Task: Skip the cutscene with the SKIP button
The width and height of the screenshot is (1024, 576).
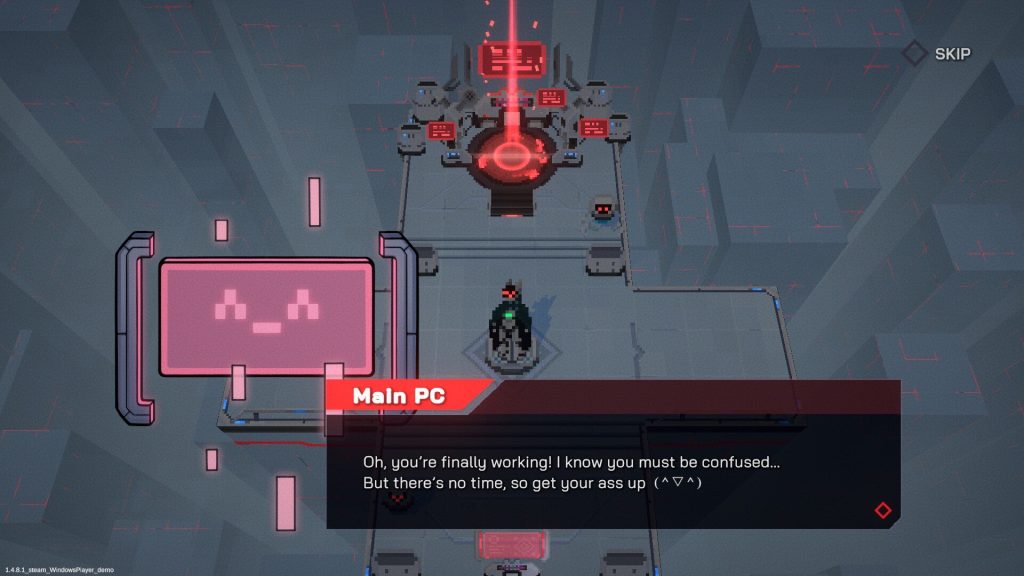Action: click(937, 54)
